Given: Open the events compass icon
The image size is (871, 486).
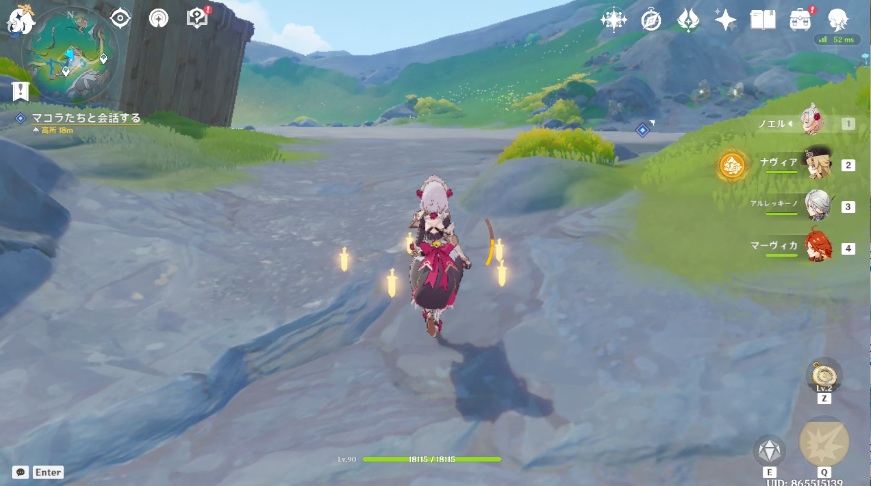Looking at the screenshot, I should [651, 20].
